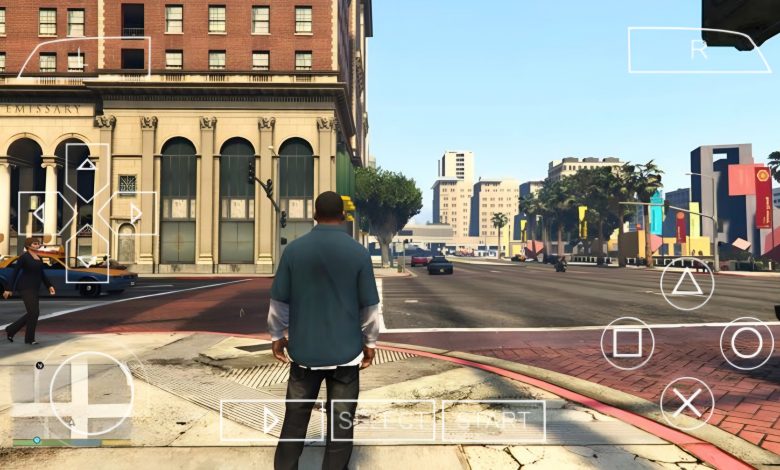Viewport: 780px width, 470px height.
Task: Tap the circle action button
Action: [x=746, y=343]
